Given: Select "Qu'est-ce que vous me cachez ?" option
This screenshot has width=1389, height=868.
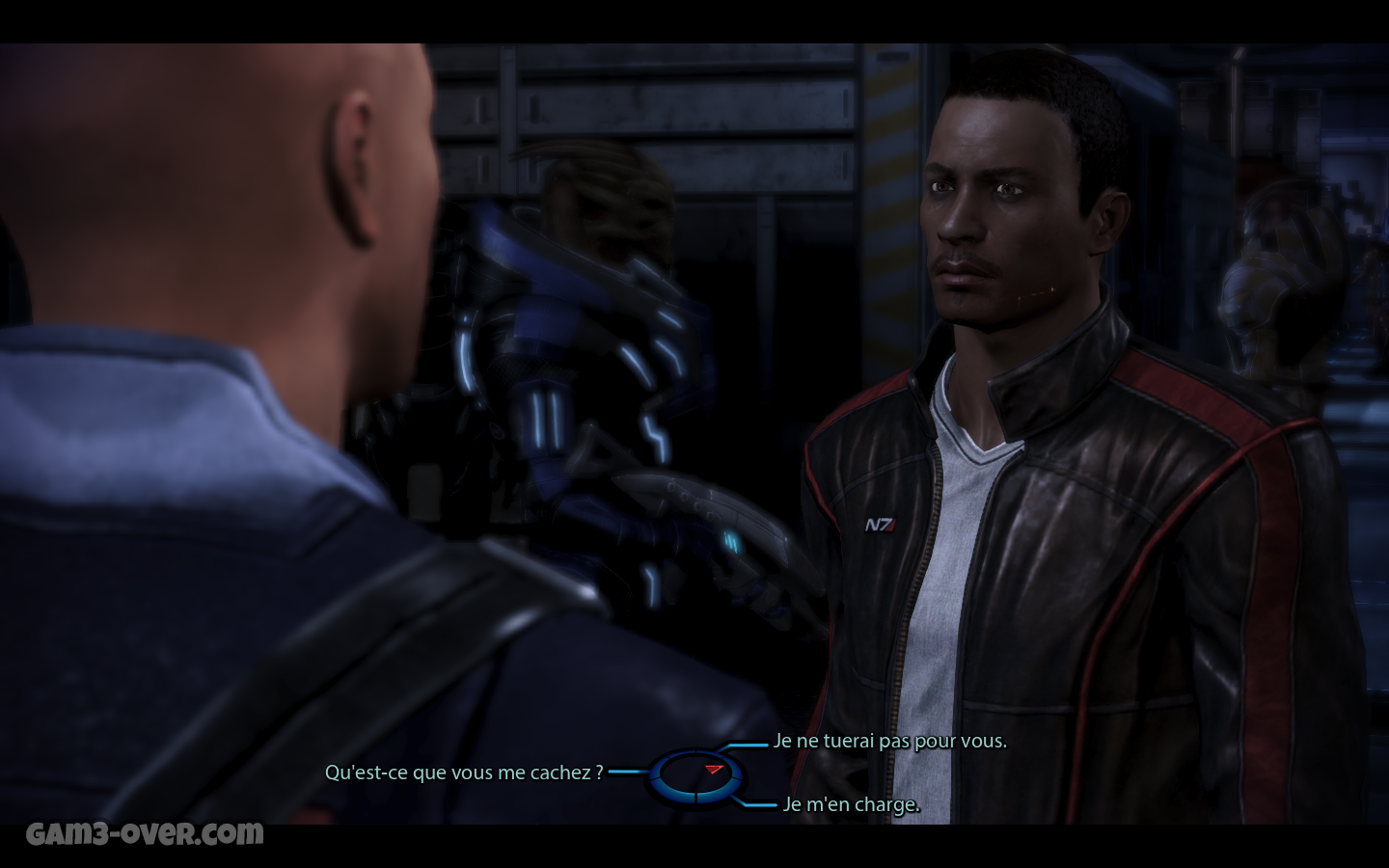Looking at the screenshot, I should 464,773.
